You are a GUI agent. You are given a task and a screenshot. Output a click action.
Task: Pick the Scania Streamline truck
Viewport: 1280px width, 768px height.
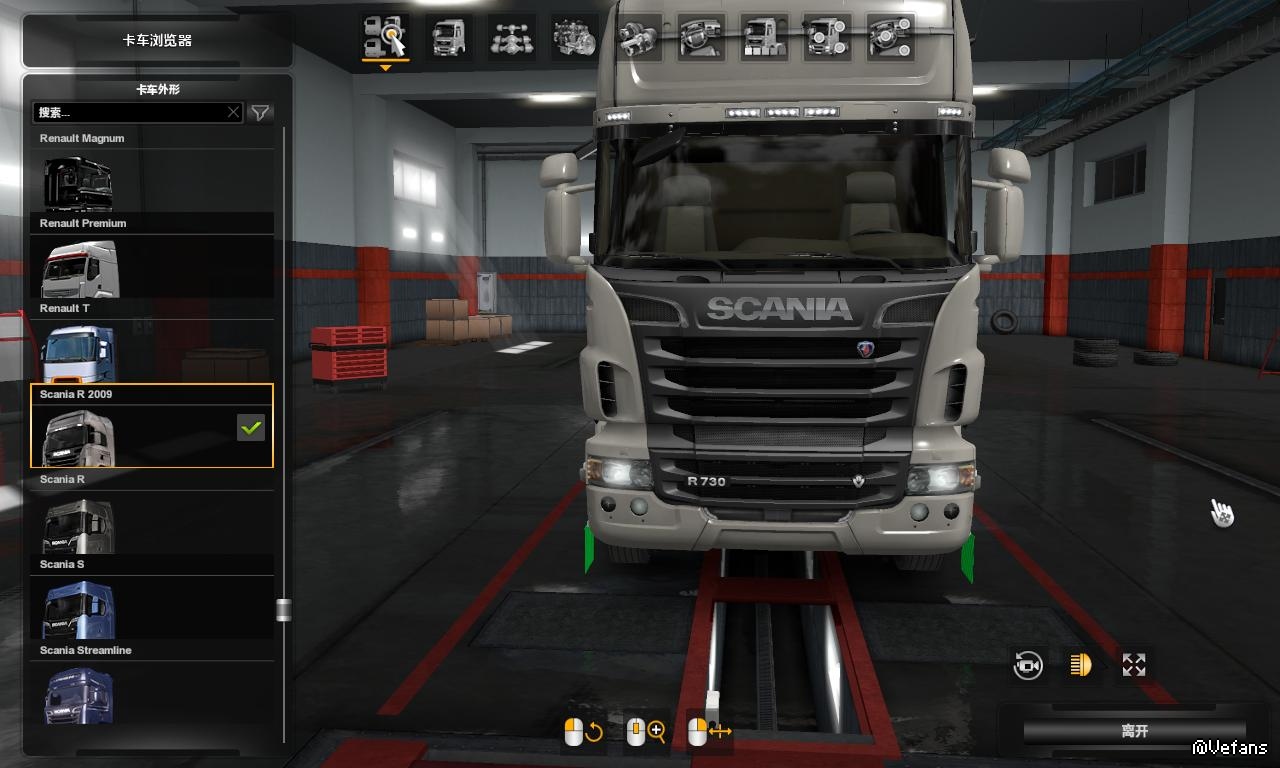click(x=78, y=695)
